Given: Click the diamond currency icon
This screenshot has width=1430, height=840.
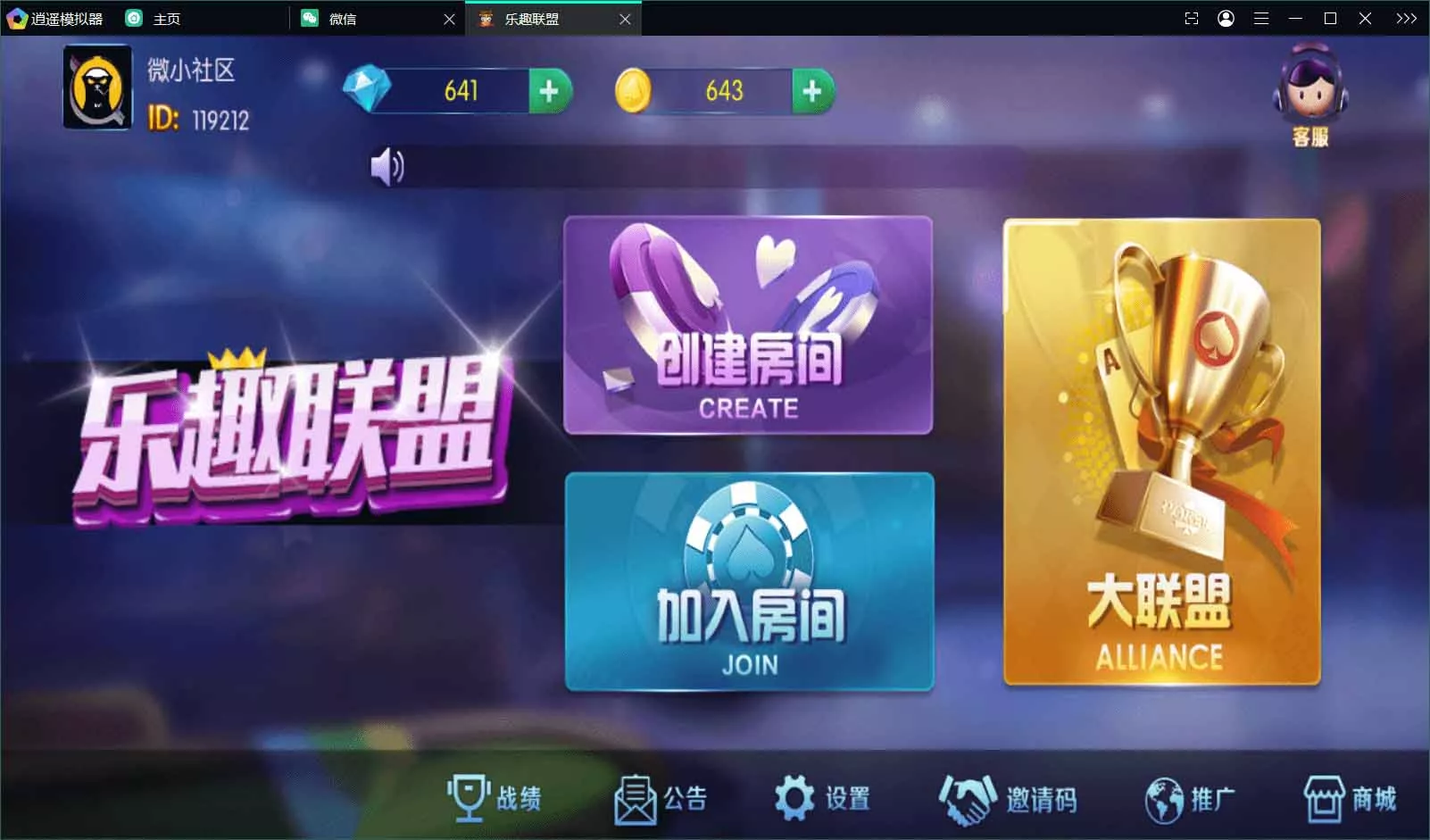Looking at the screenshot, I should click(x=367, y=89).
